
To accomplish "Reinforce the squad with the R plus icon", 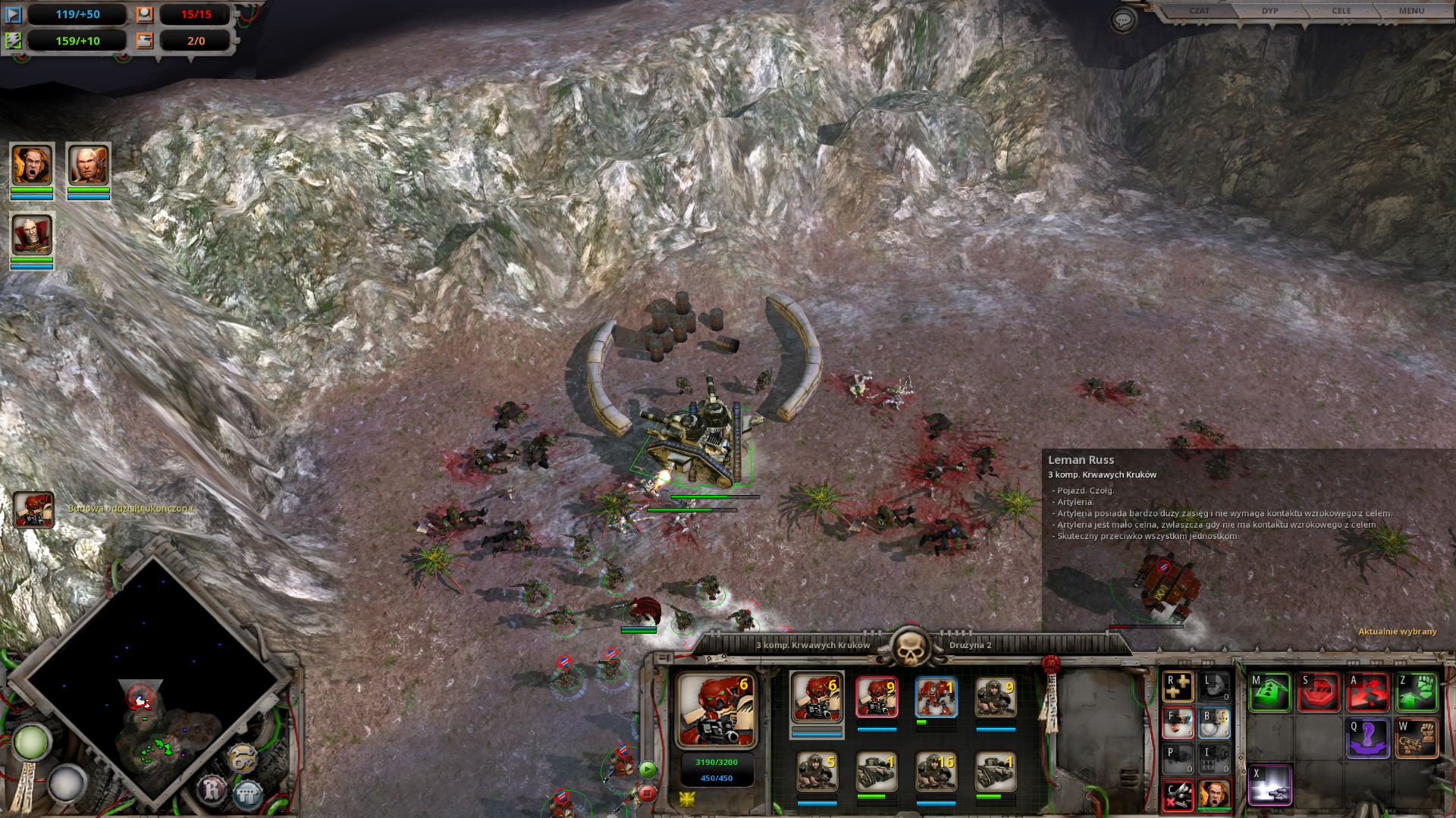I will pyautogui.click(x=1178, y=687).
